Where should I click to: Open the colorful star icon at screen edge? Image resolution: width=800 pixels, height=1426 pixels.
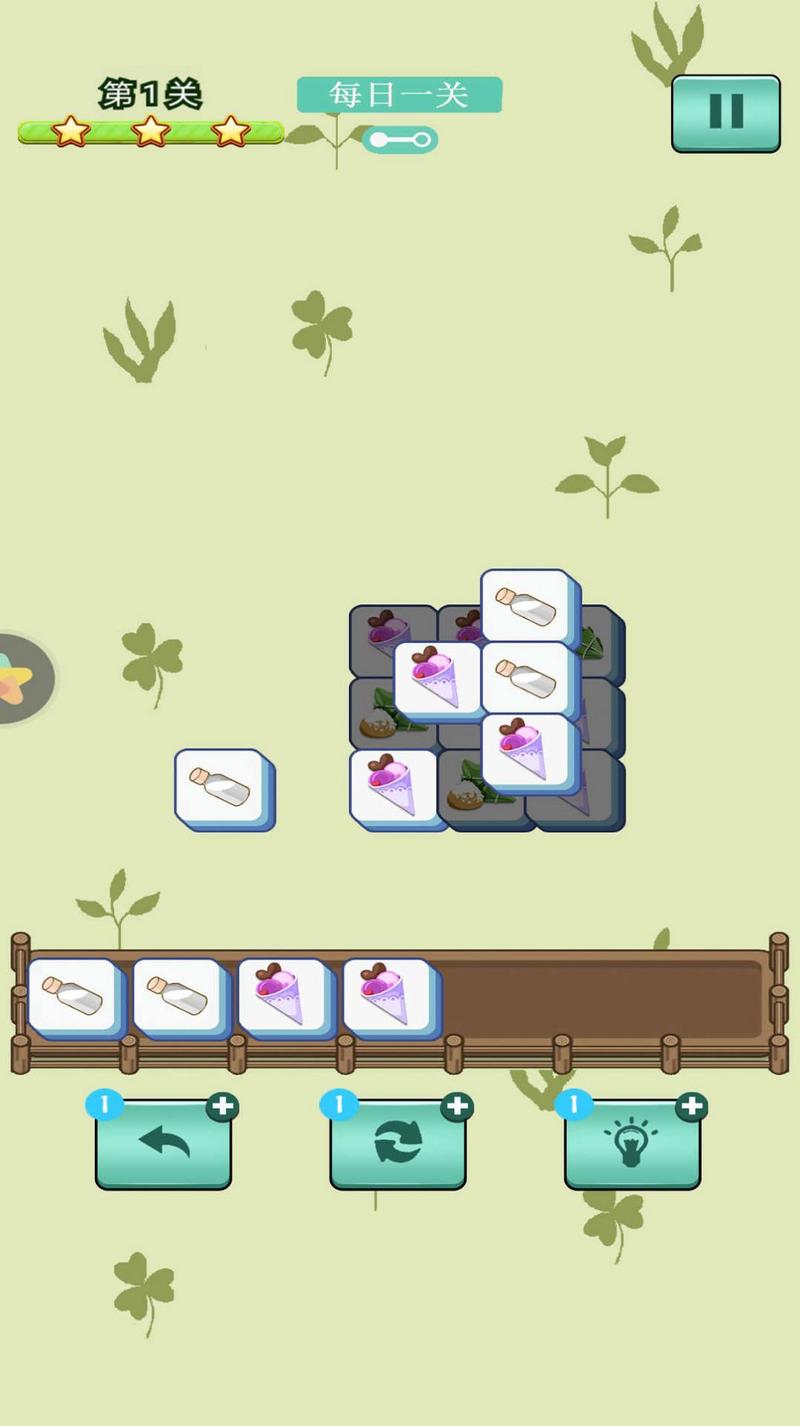(18, 678)
